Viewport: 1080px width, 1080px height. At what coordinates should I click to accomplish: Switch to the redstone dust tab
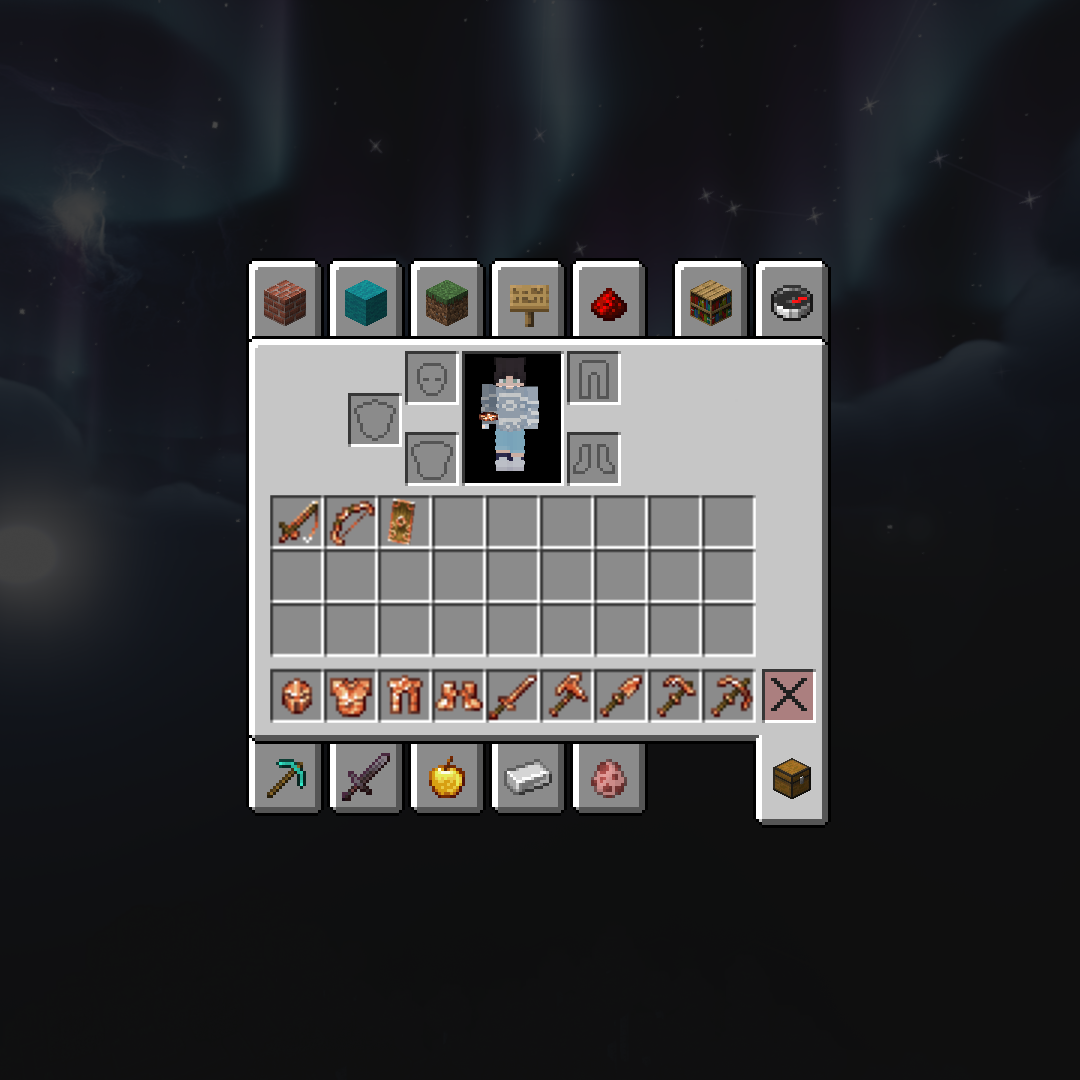(609, 302)
